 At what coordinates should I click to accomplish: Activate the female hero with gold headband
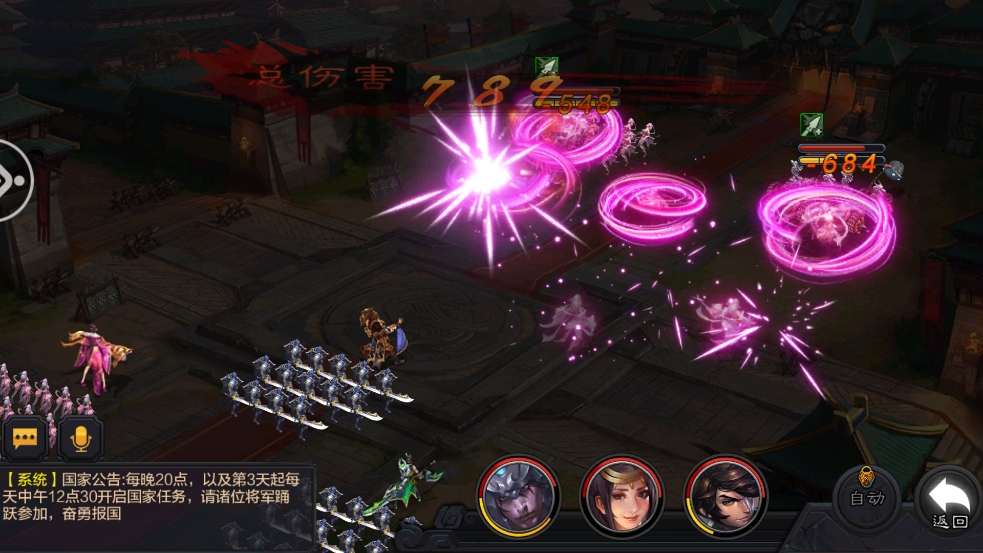pos(621,496)
